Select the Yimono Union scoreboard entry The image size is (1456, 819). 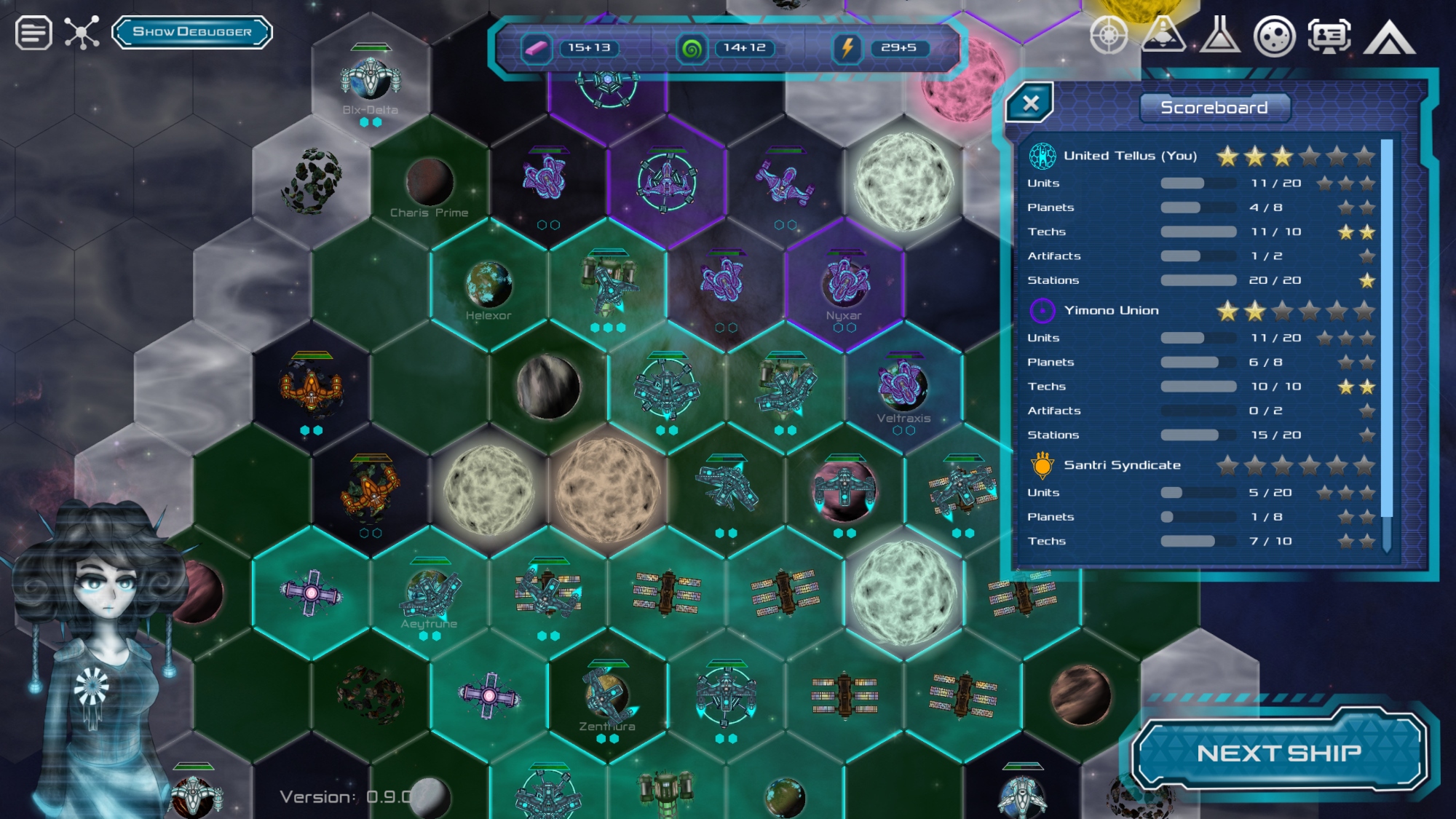pos(1111,311)
